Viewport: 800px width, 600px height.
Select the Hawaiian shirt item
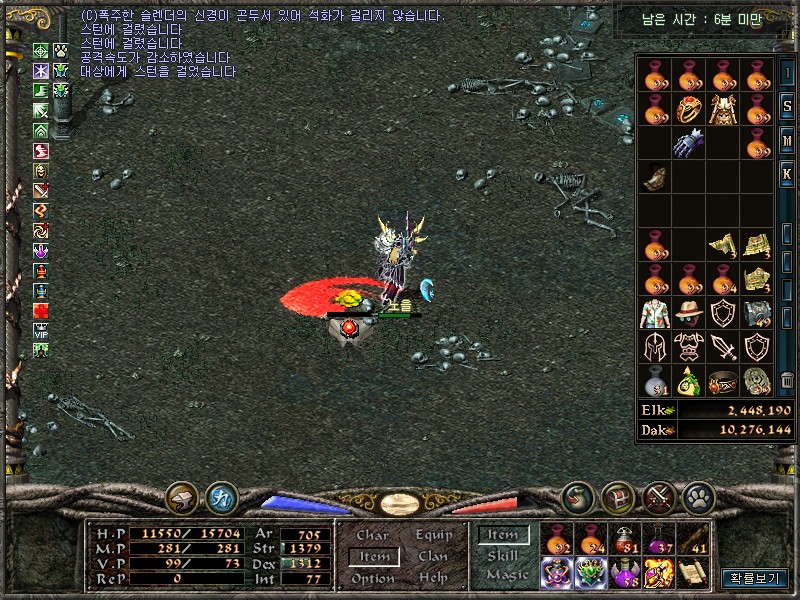(x=655, y=313)
